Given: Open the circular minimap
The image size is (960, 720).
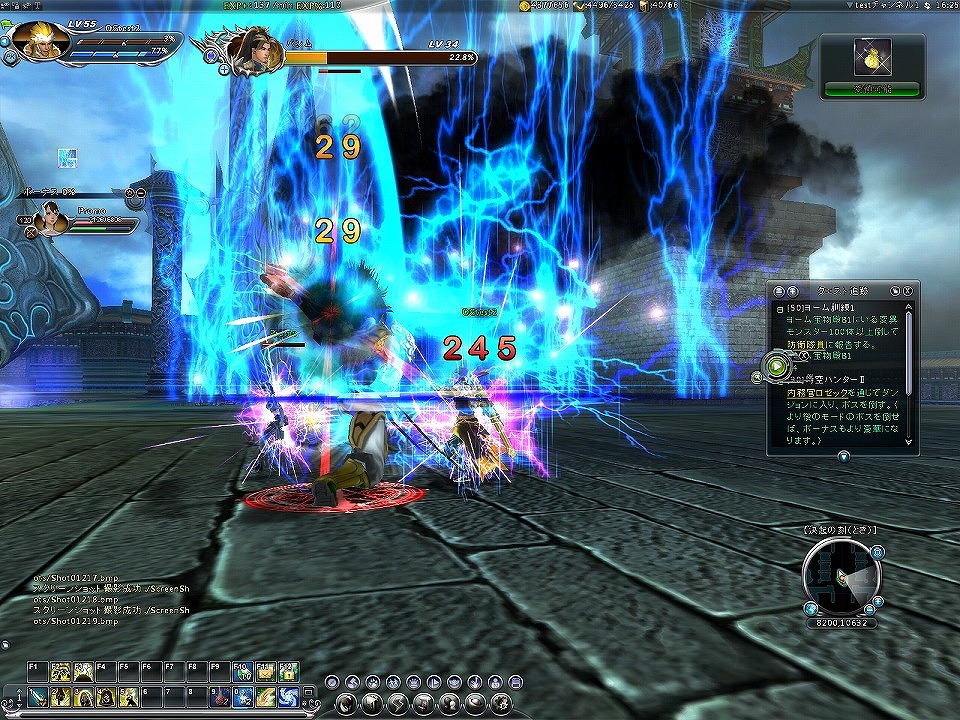Looking at the screenshot, I should [x=840, y=578].
